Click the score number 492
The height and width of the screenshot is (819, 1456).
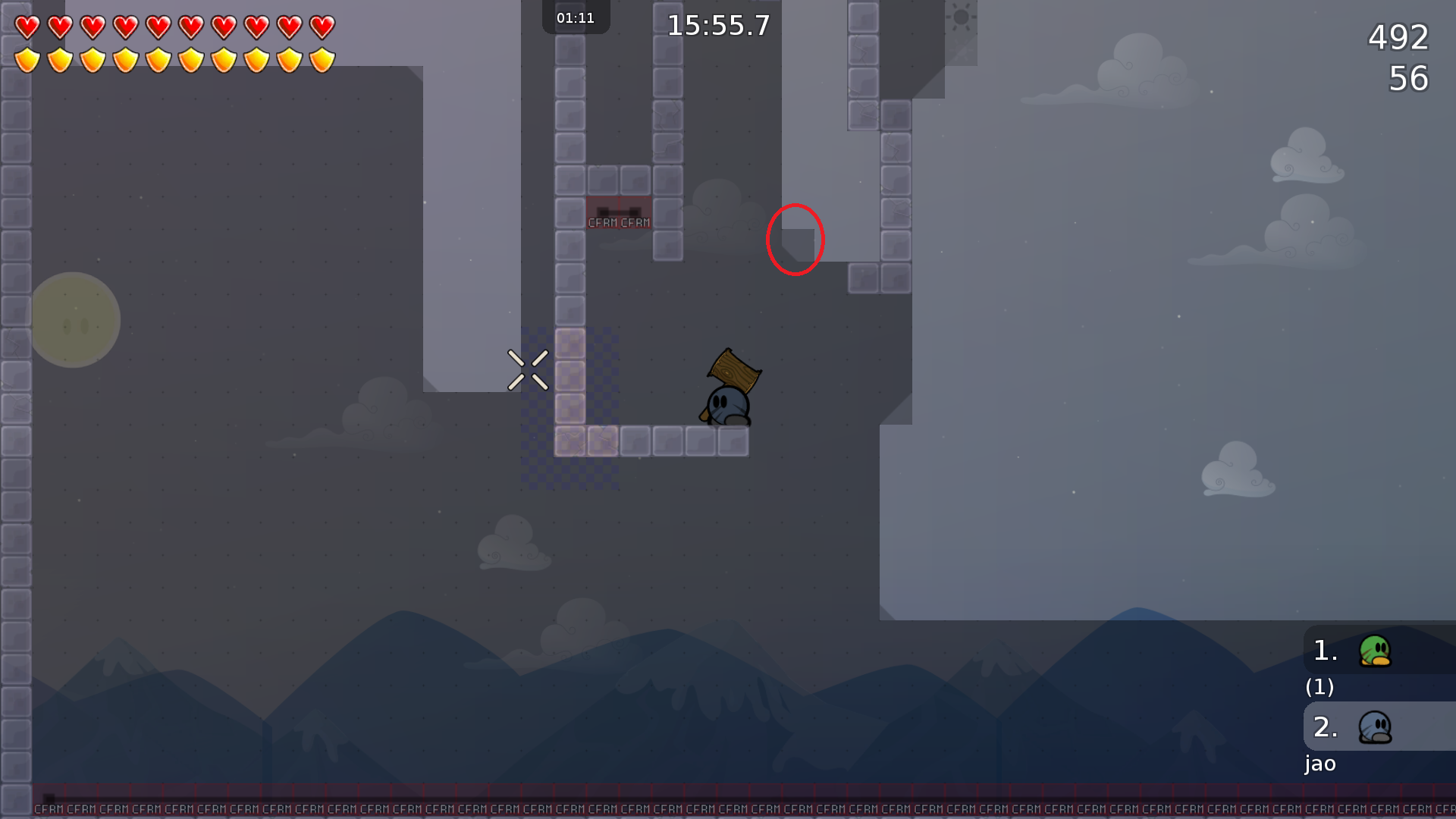point(1398,38)
